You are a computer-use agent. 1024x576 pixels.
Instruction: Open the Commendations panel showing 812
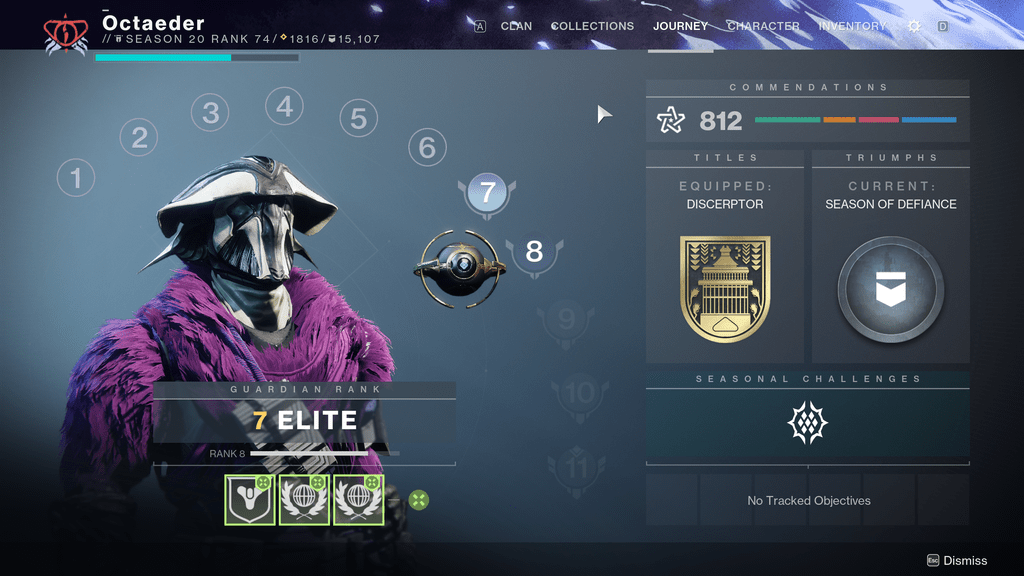pyautogui.click(x=807, y=121)
